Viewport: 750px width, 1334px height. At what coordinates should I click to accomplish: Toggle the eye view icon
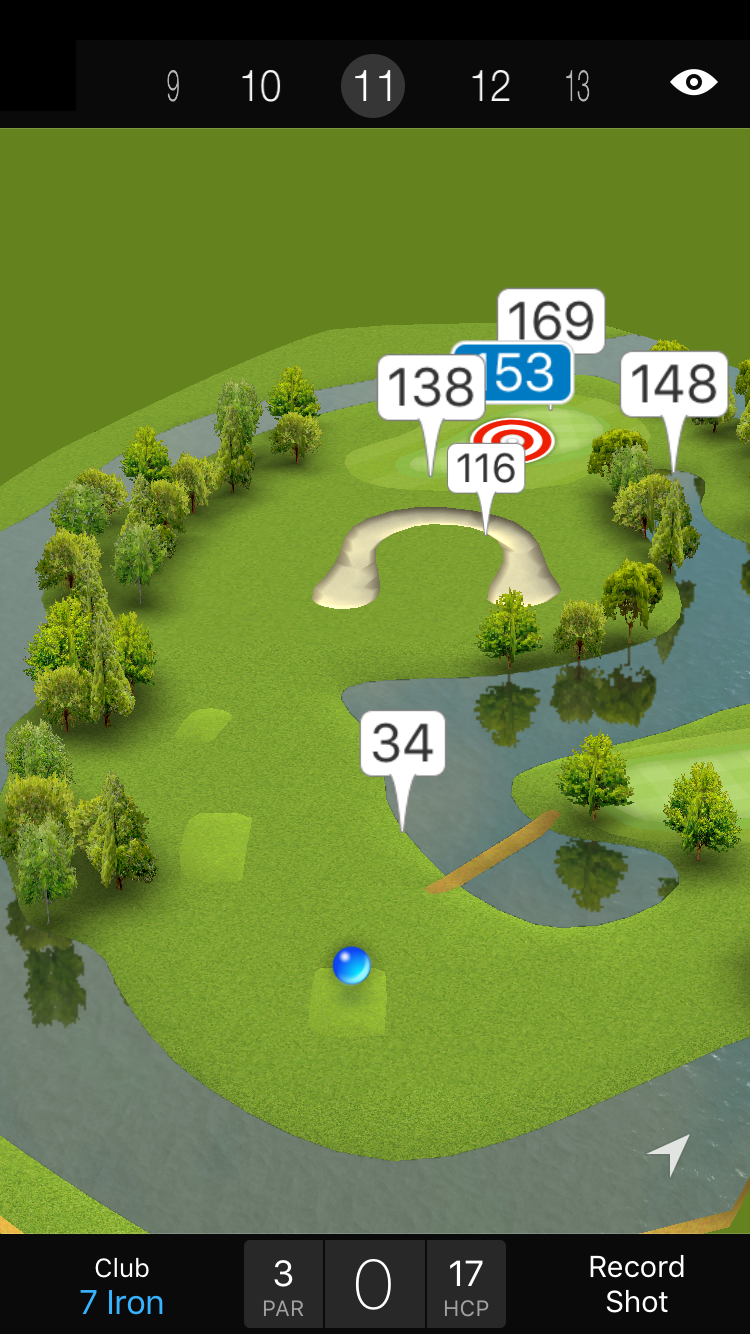[693, 82]
